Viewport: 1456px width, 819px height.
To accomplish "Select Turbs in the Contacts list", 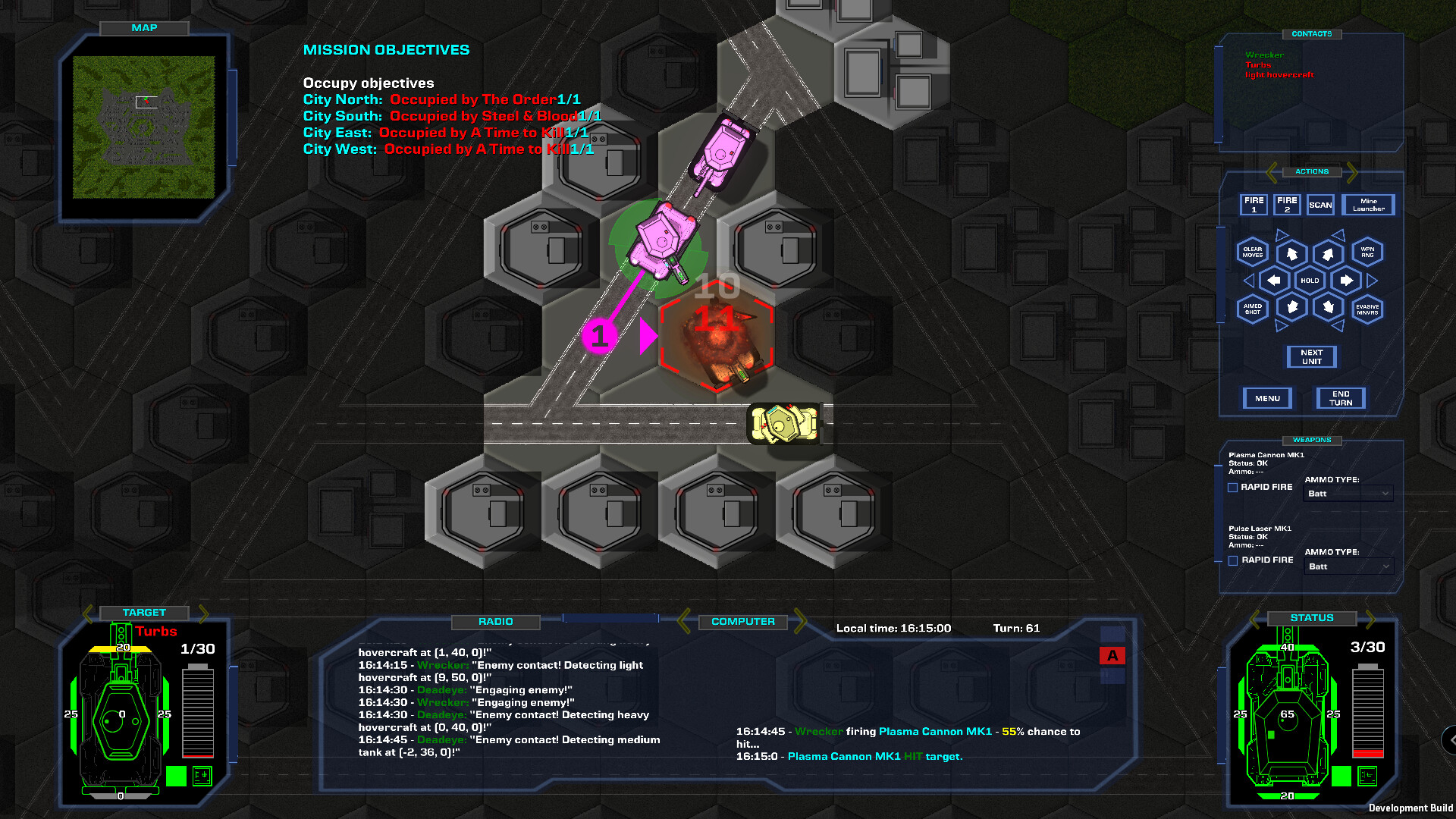I will click(x=1258, y=65).
